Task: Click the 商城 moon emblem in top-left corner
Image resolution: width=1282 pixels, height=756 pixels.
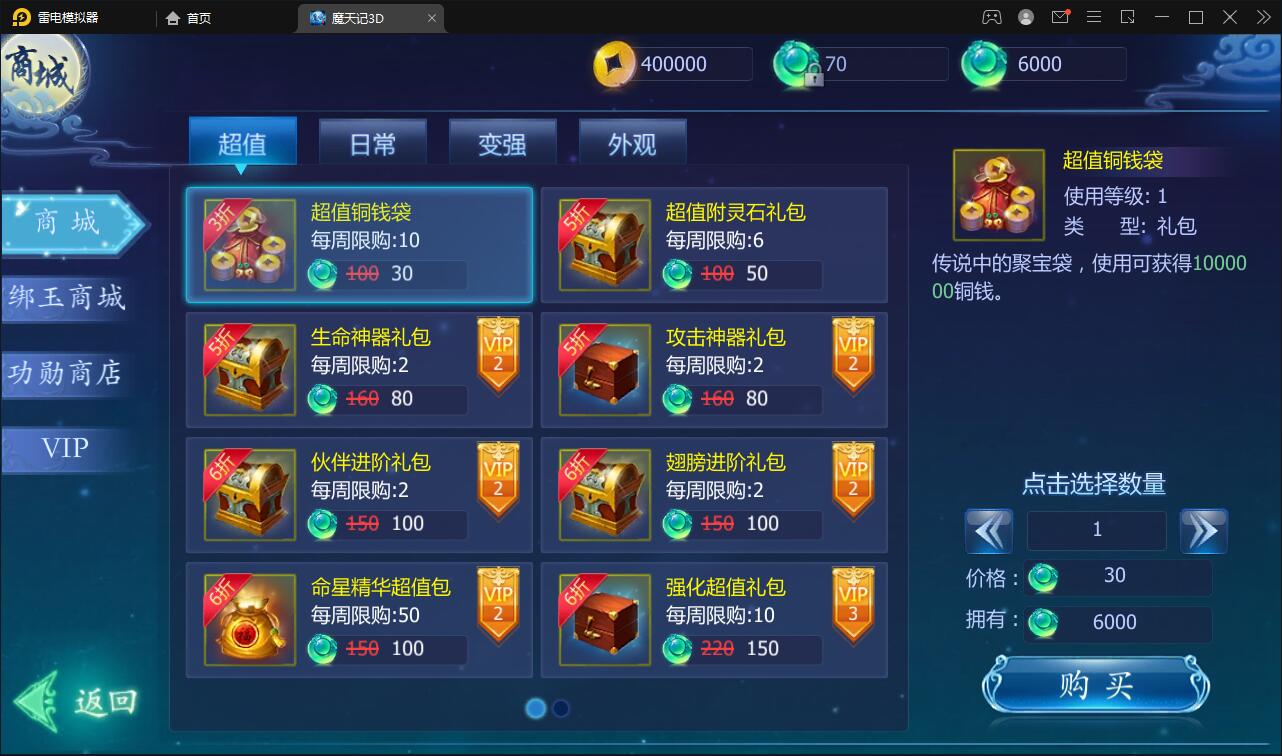Action: 40,70
